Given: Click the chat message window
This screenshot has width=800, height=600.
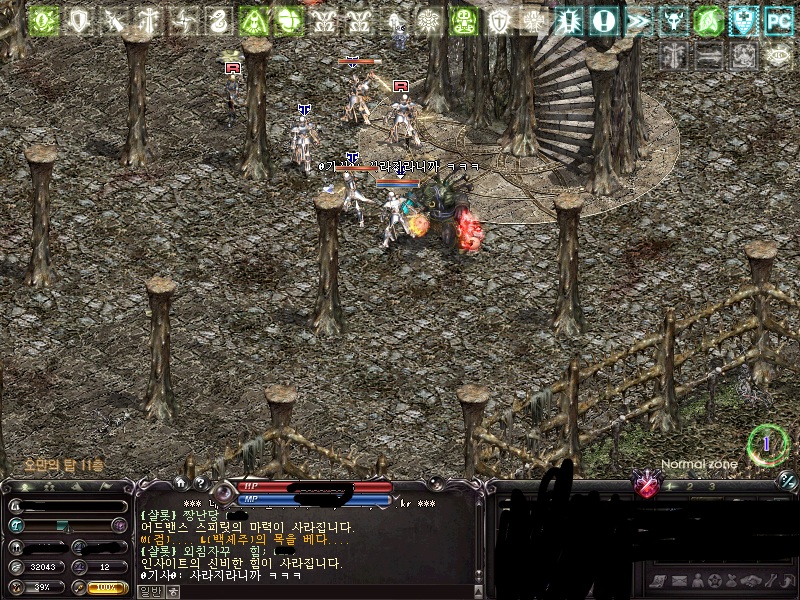Looking at the screenshot, I should (300, 540).
